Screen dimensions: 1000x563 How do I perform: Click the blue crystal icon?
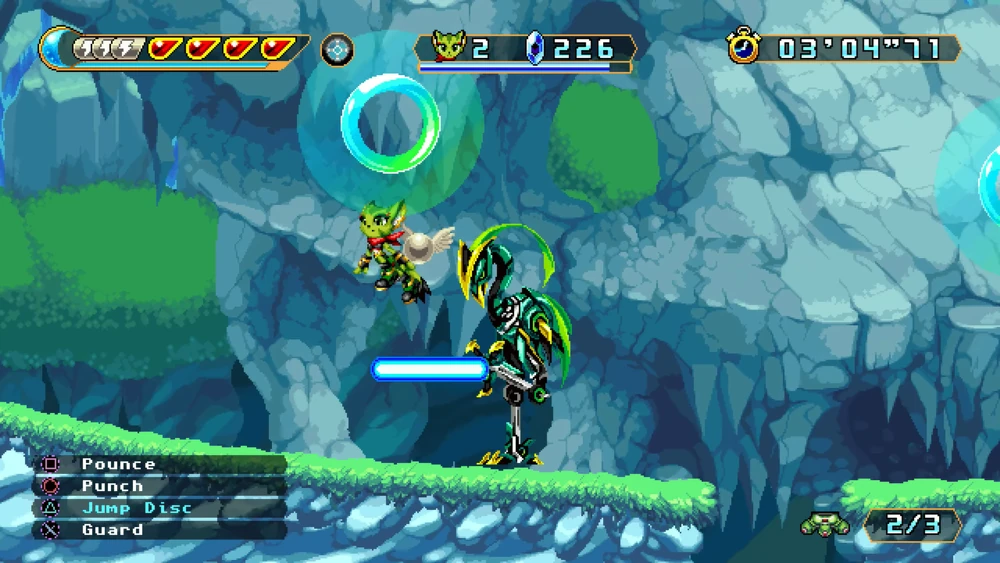pyautogui.click(x=535, y=48)
